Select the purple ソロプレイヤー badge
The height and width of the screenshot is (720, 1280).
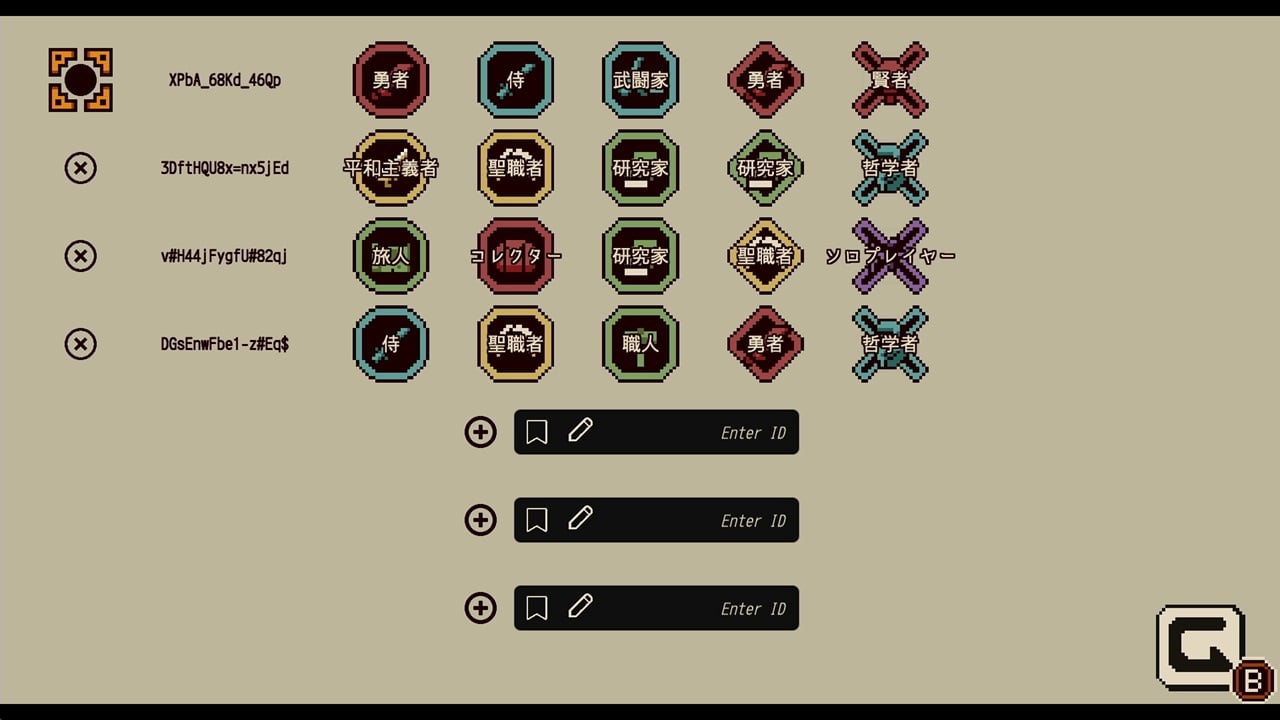pos(890,256)
